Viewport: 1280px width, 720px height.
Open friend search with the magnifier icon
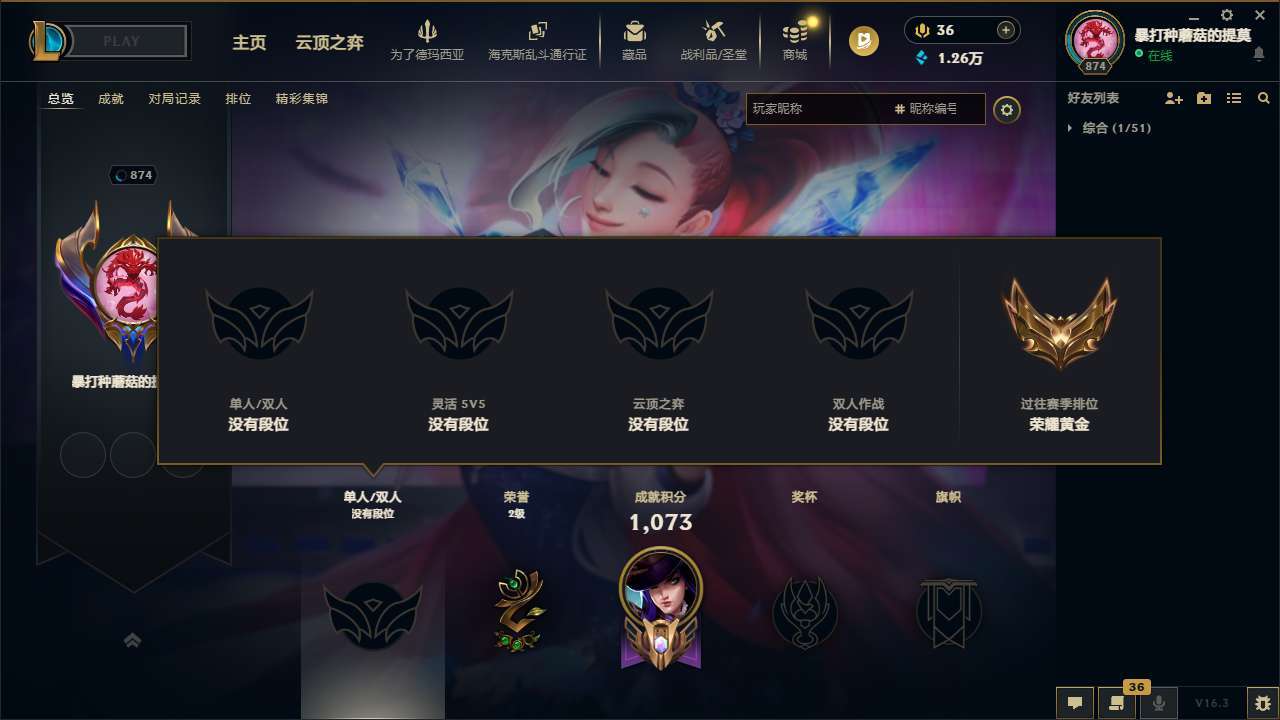(1264, 98)
